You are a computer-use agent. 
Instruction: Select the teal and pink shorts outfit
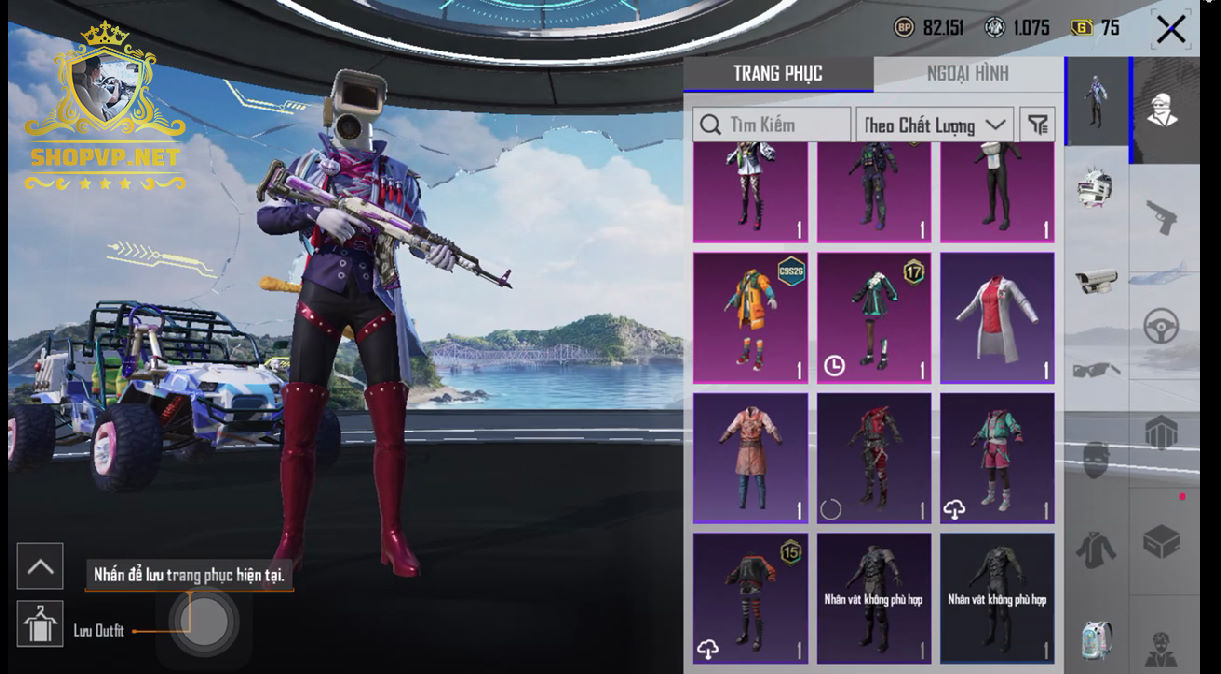[997, 457]
